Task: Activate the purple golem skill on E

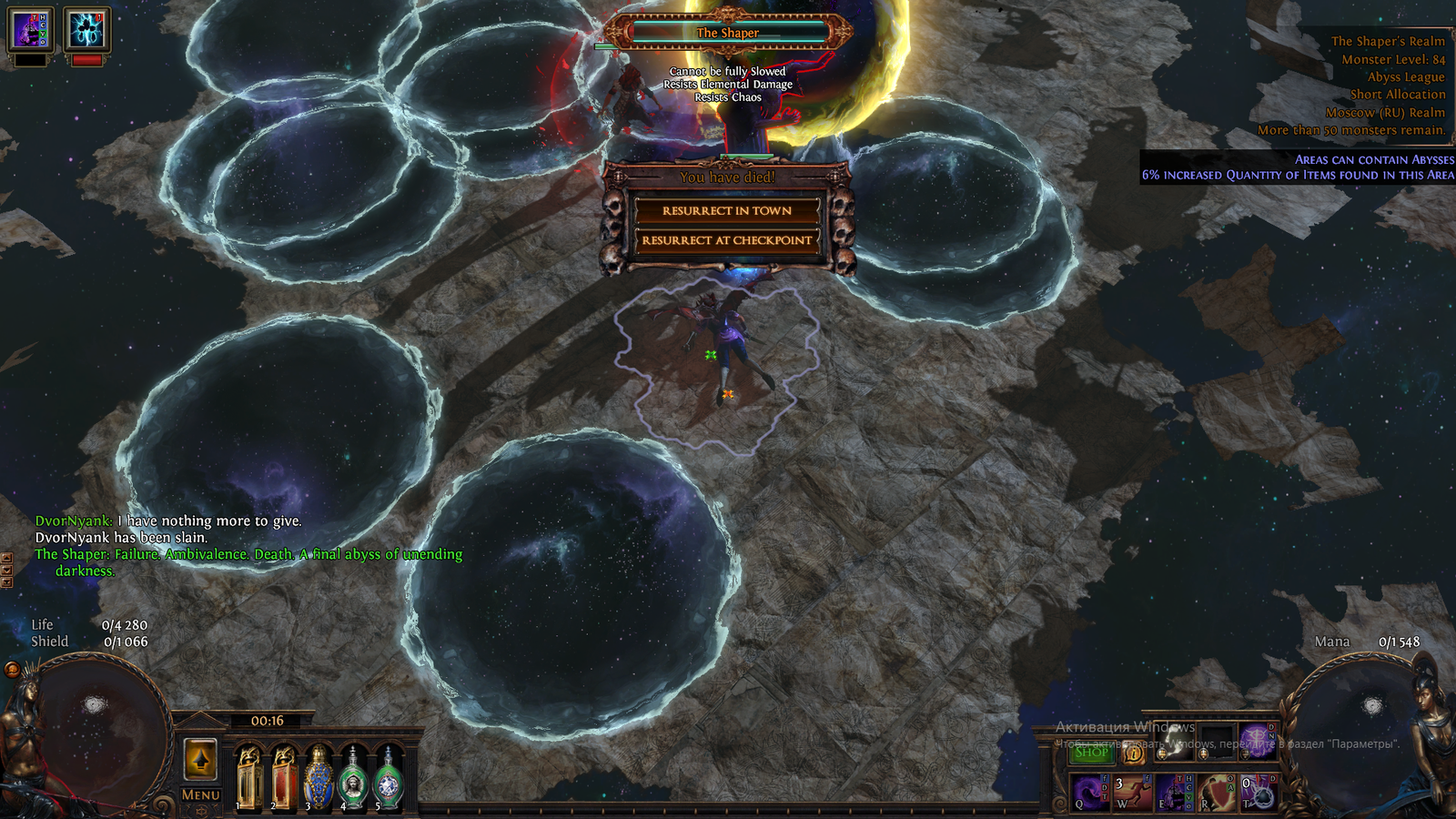Action: 1175,792
